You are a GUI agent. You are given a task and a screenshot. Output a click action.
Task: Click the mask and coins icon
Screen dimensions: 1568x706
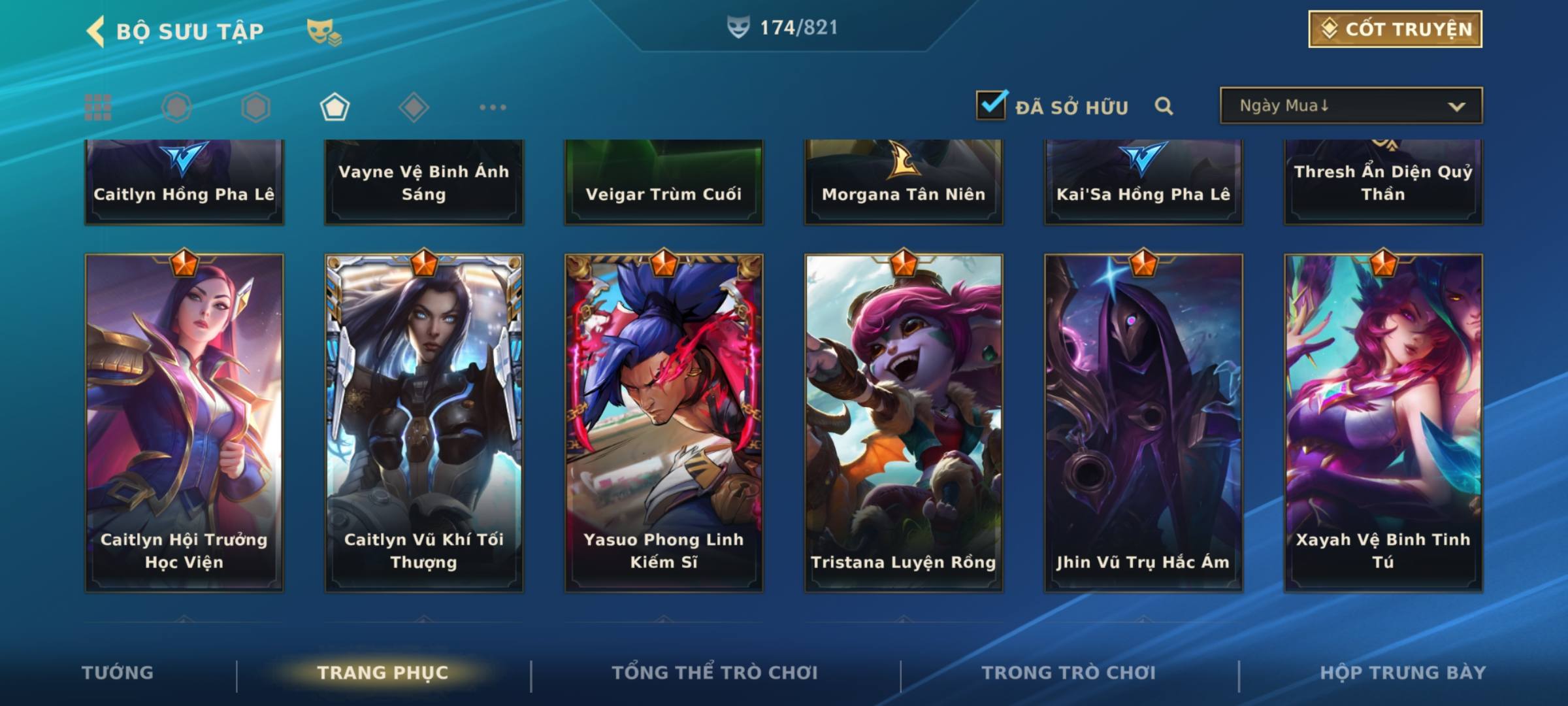pos(323,31)
